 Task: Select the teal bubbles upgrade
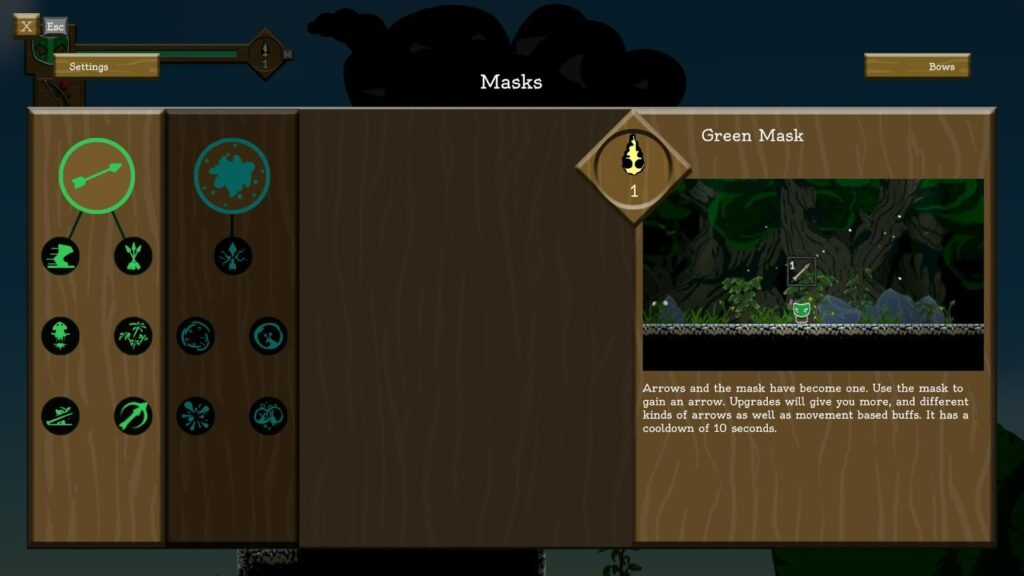[268, 415]
